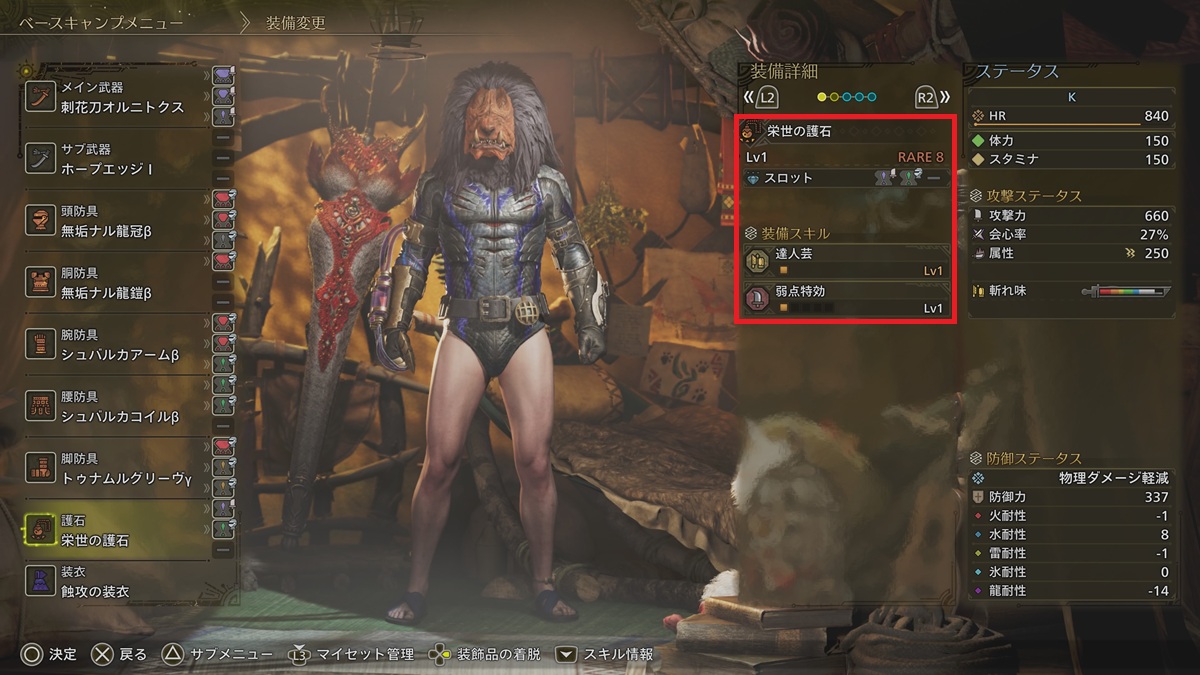Click the 弱点特効 skill entry
1200x675 pixels.
[845, 299]
